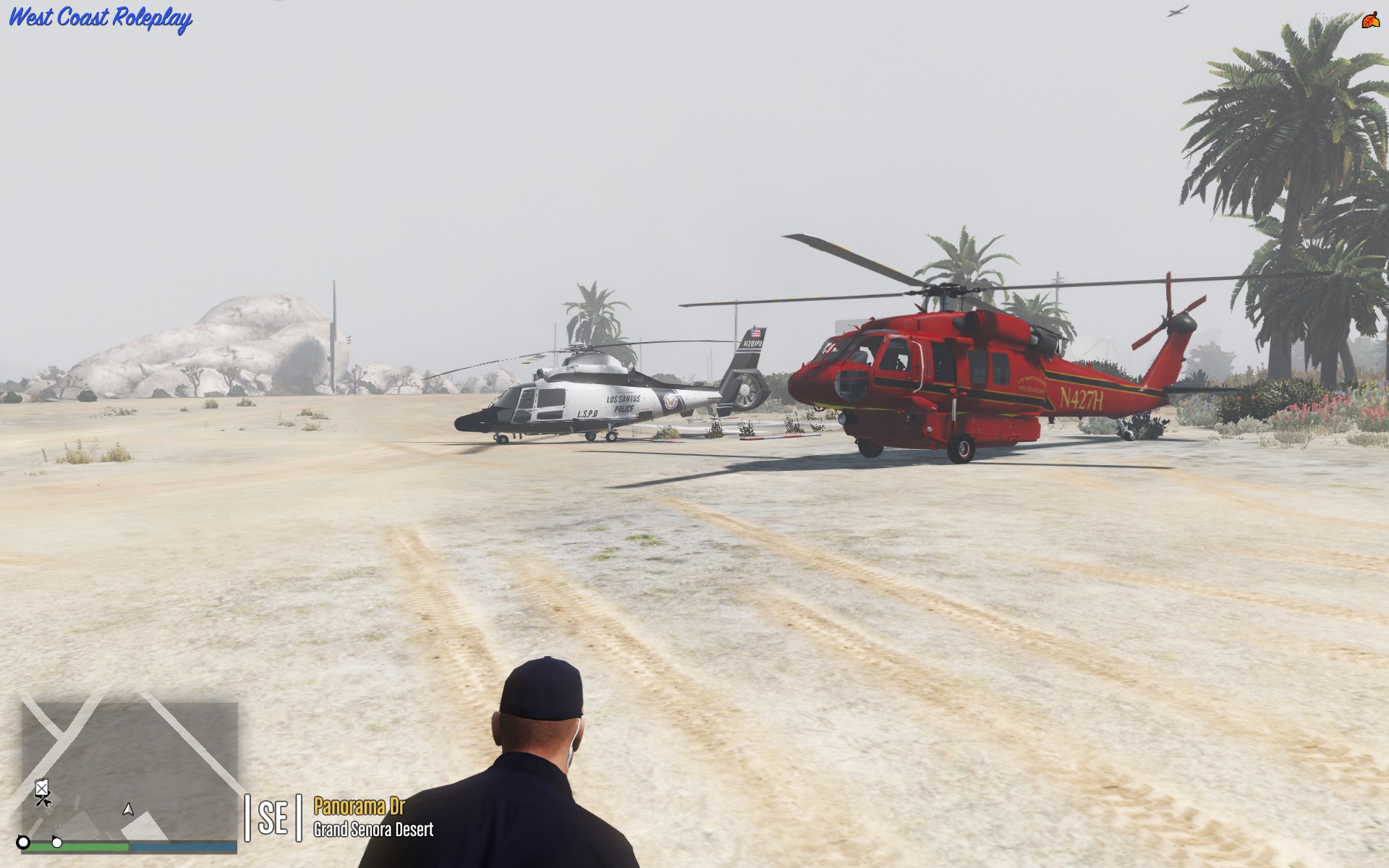Viewport: 1389px width, 868px height.
Task: Select the Panorama Dr street label
Action: pos(362,804)
